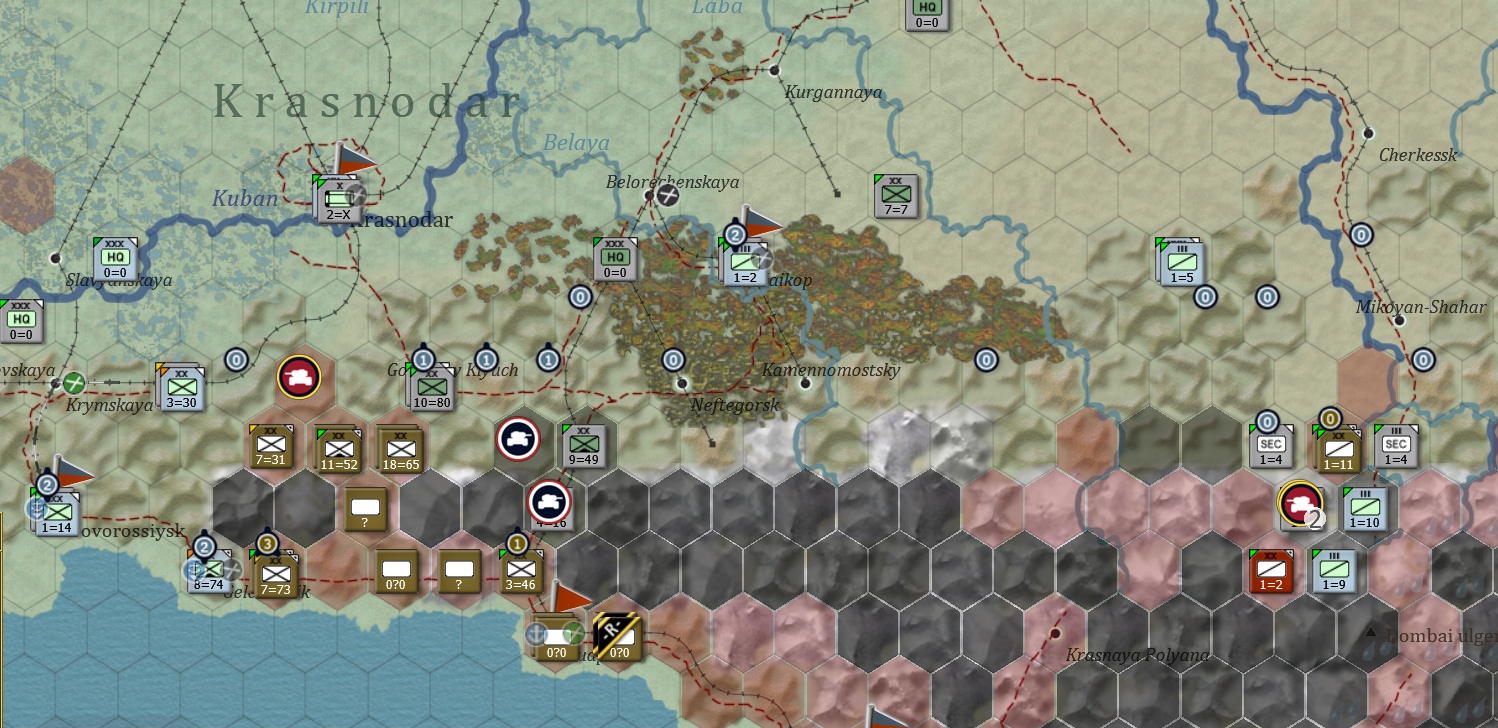1498x728 pixels.
Task: Select the HQ counter near Slavyanskaya
Action: pyautogui.click(x=116, y=260)
